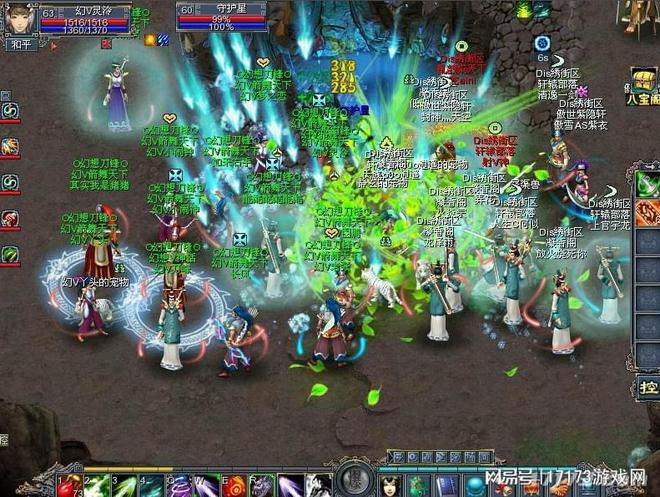
Task: Select the orange claw skill in right panel
Action: (647, 212)
